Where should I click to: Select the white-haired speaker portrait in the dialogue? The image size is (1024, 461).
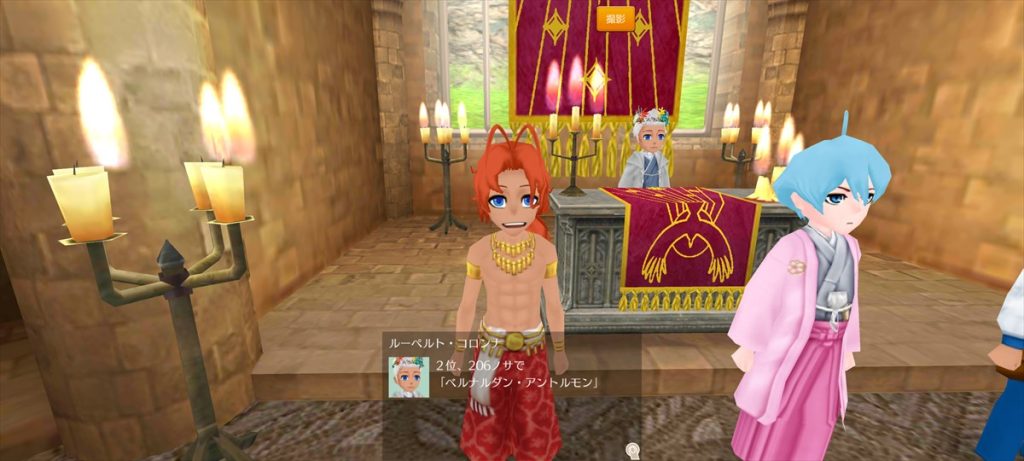pos(409,375)
